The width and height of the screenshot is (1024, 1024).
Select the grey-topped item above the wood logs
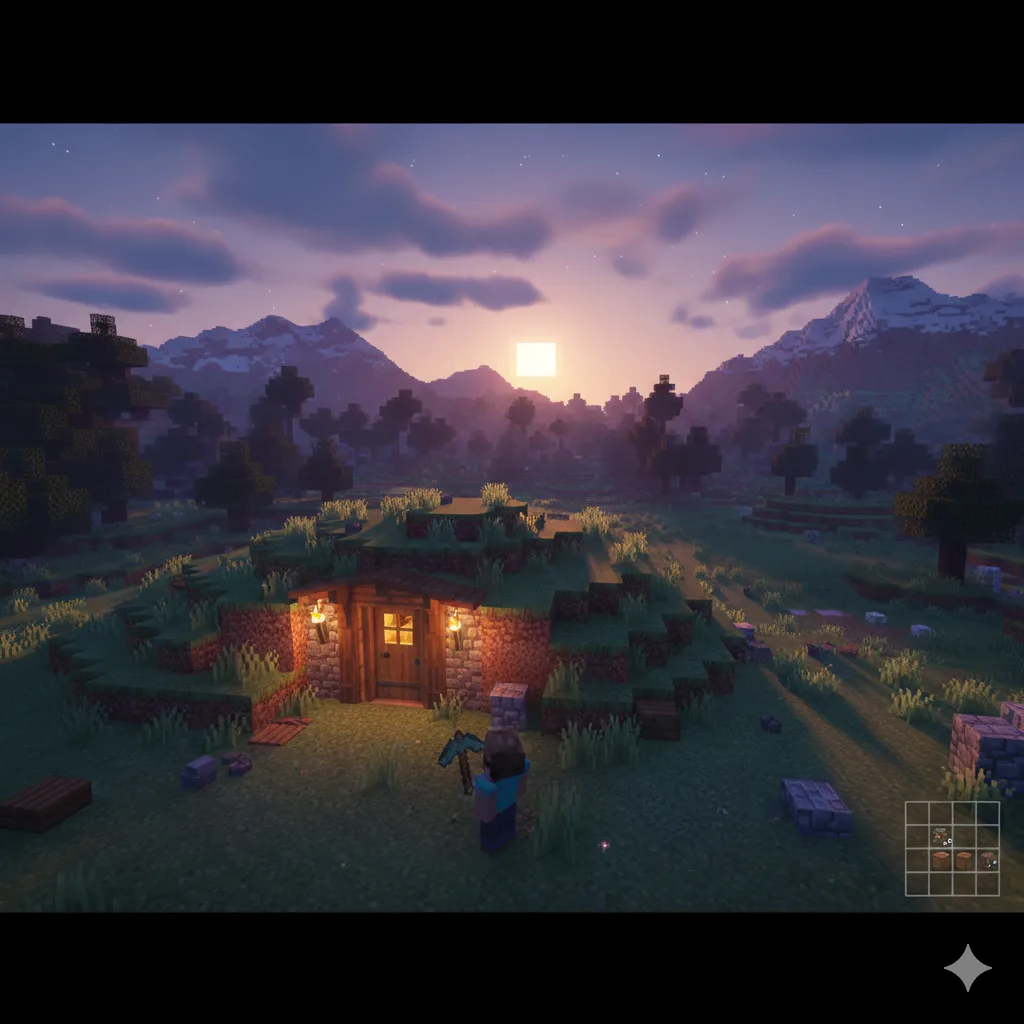[940, 836]
